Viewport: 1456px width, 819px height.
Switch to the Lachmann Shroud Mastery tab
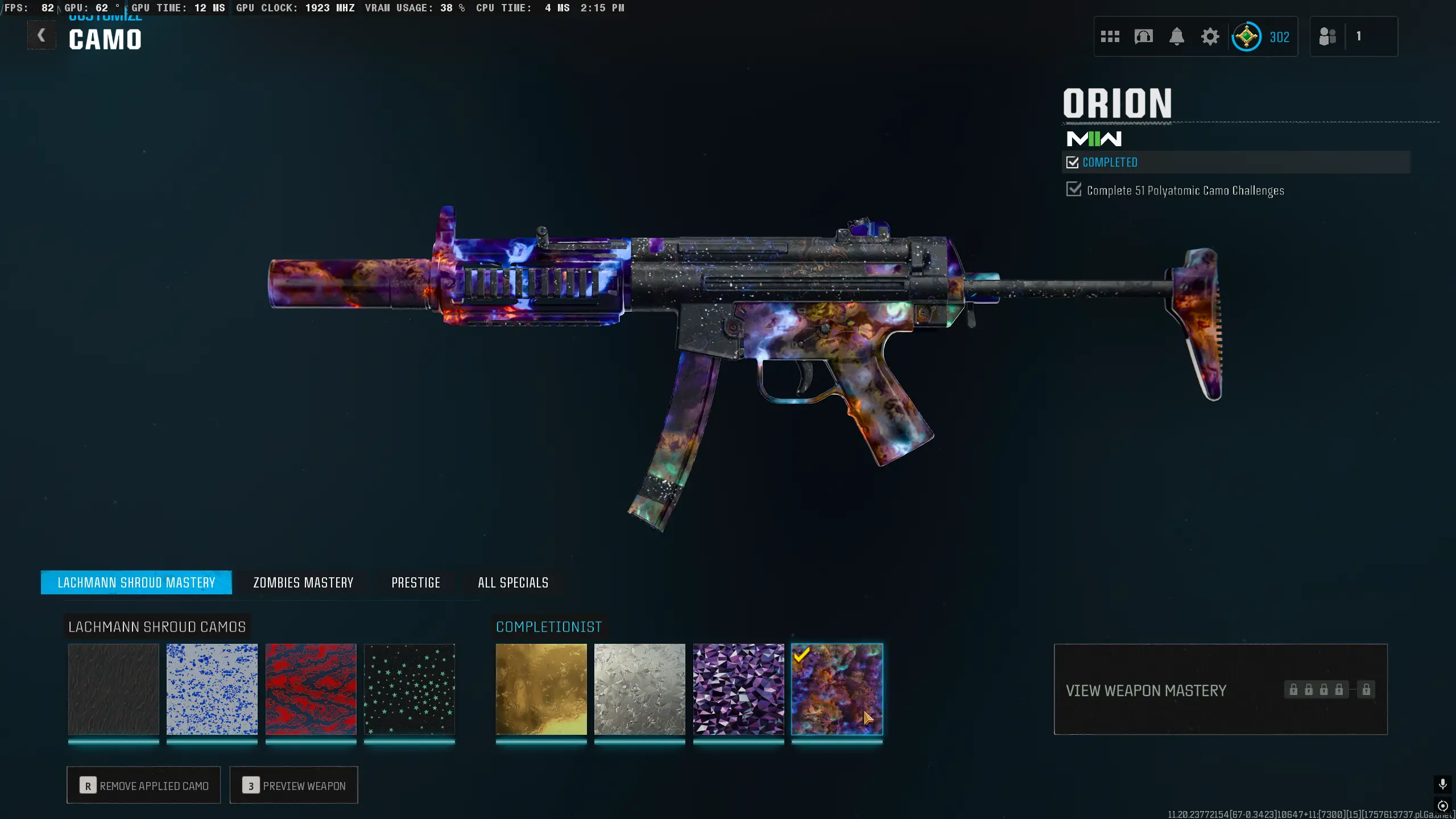[136, 582]
